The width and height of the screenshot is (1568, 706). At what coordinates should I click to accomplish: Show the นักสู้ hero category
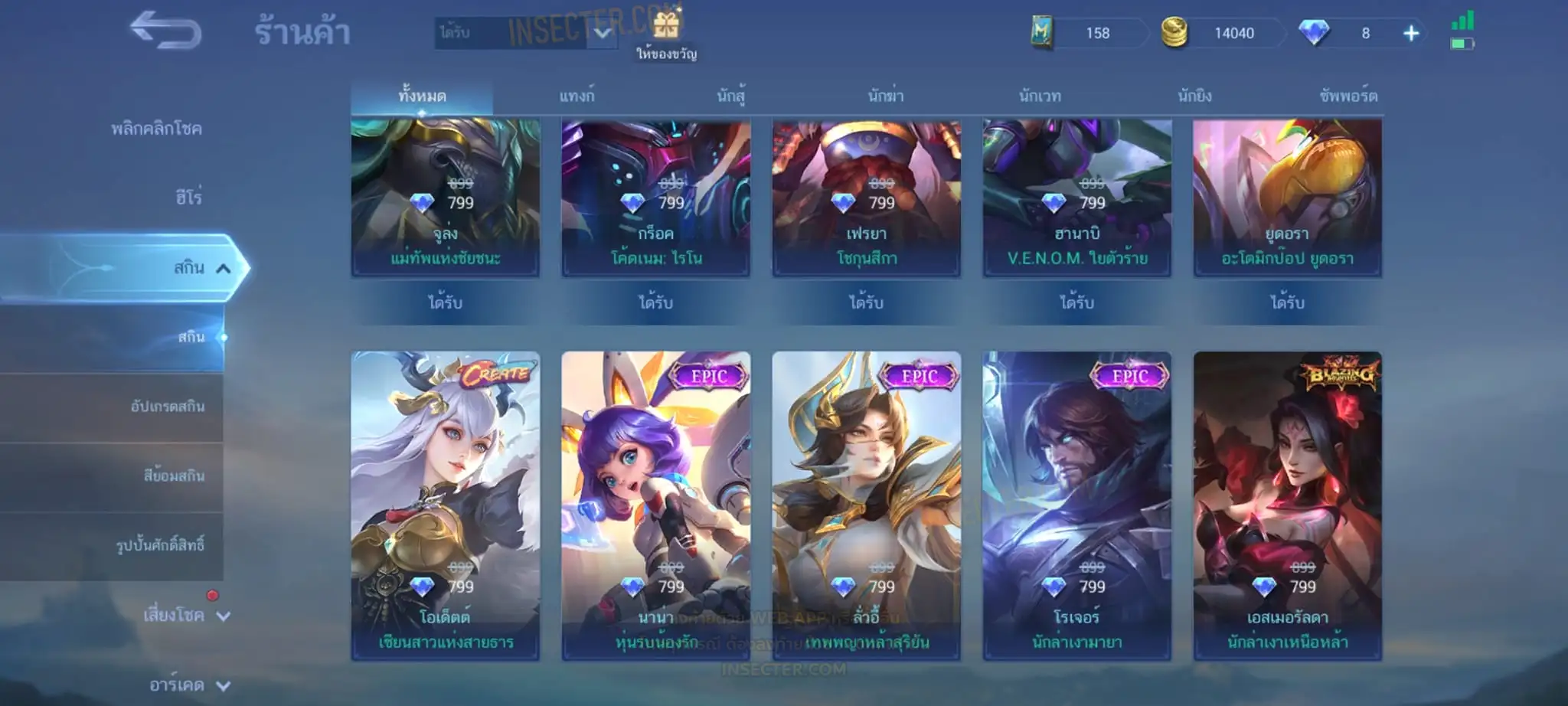(731, 96)
